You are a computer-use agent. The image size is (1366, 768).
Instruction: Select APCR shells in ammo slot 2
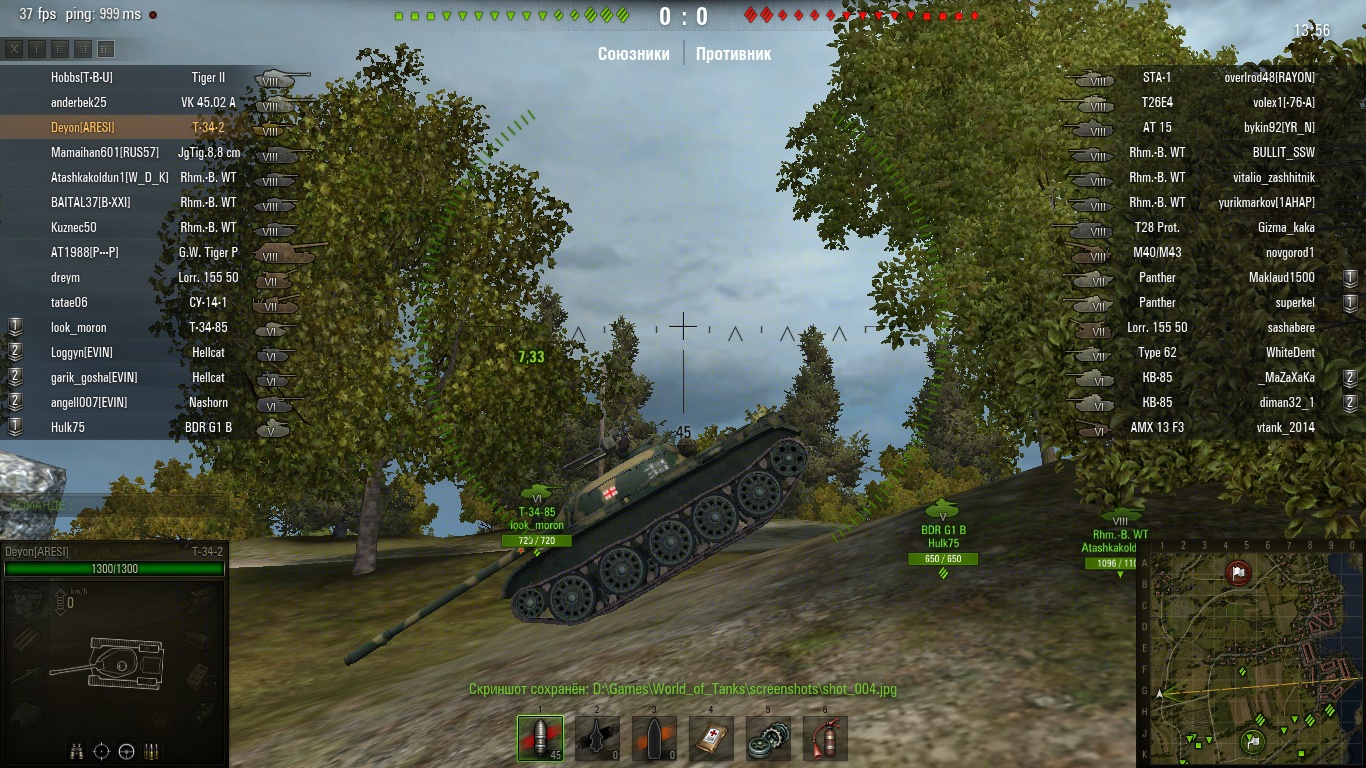(x=596, y=737)
